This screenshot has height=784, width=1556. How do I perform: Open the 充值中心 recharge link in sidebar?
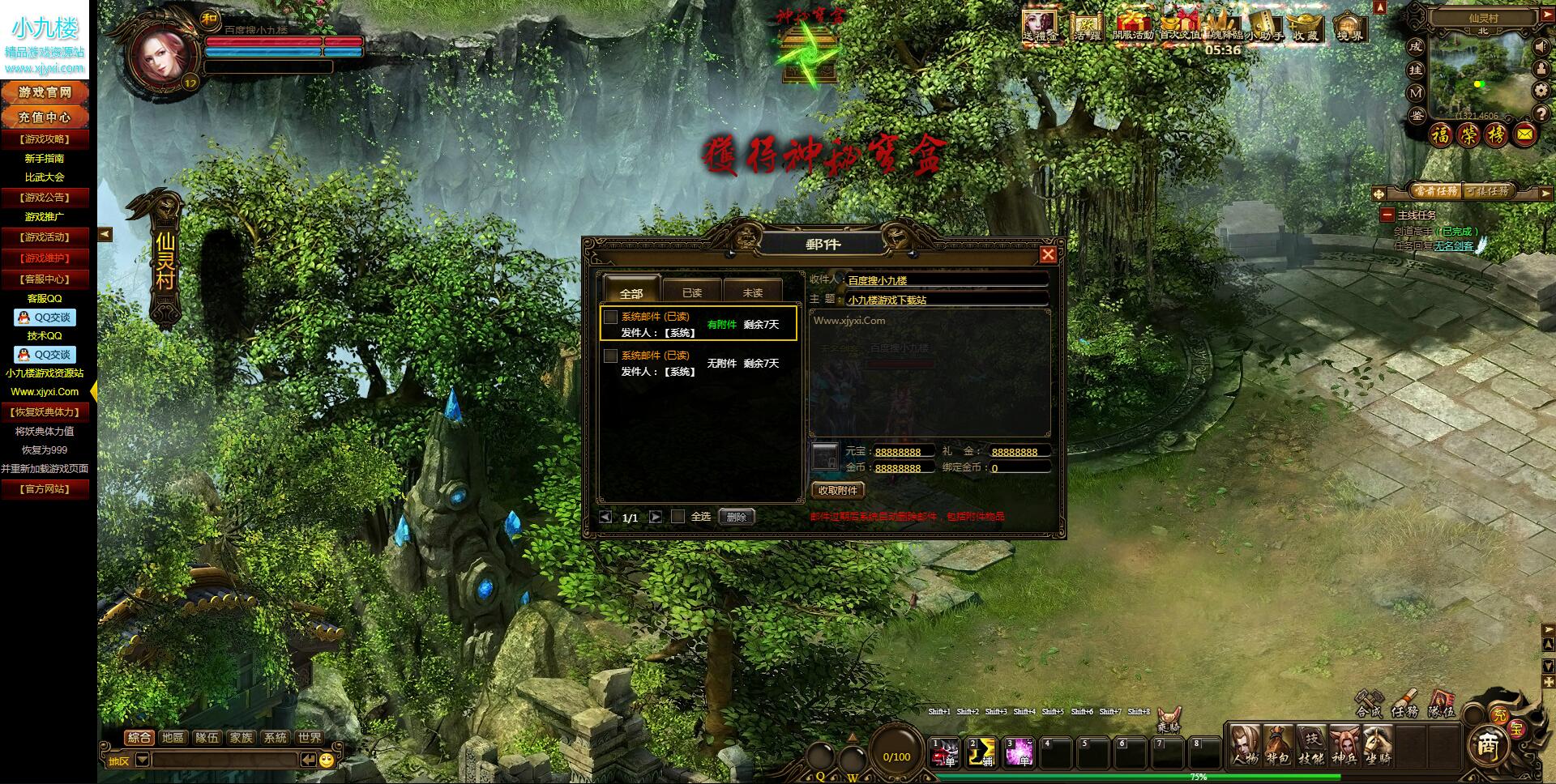[45, 117]
